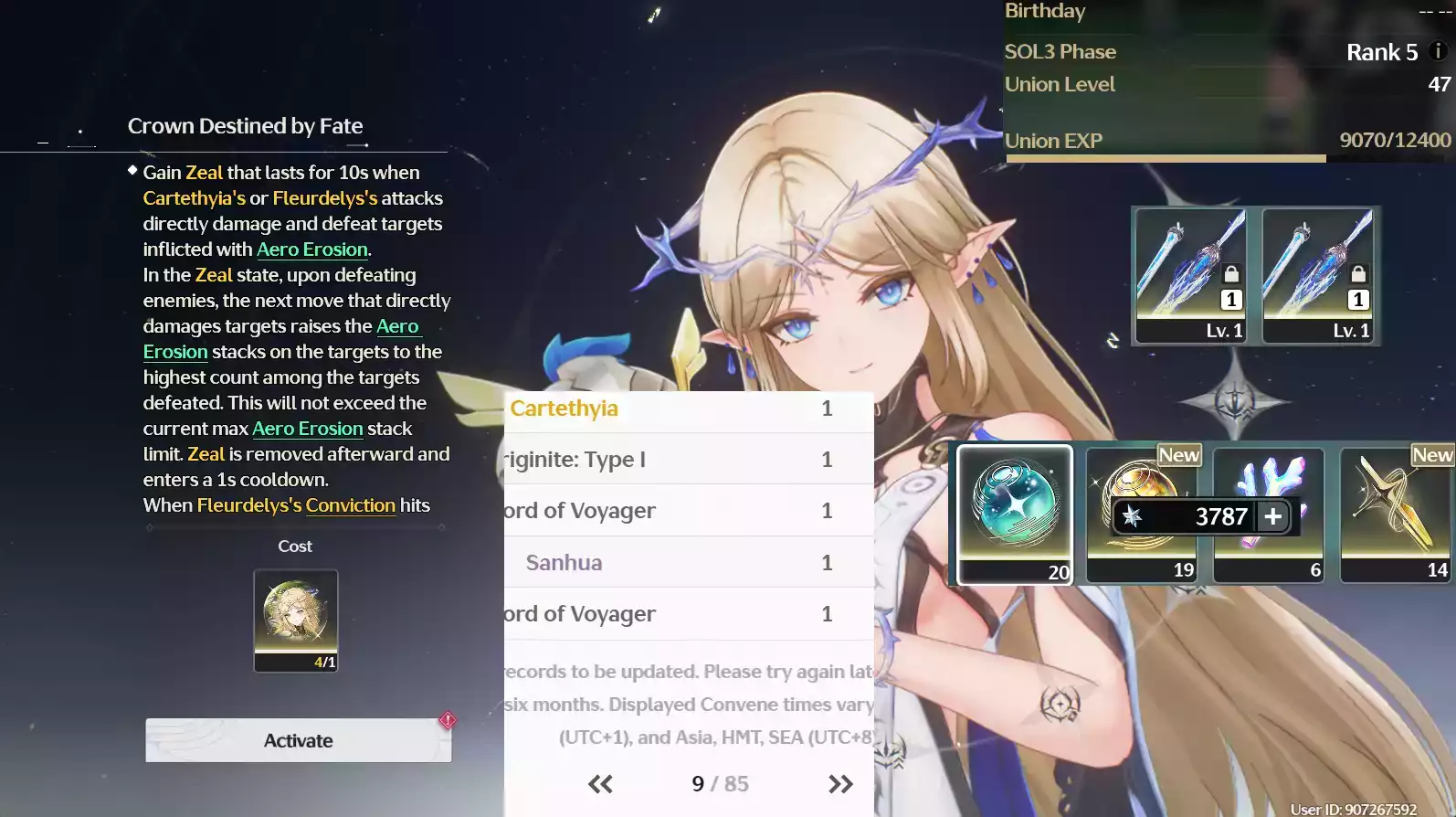Go to the next convene history page
1456x817 pixels.
[840, 784]
